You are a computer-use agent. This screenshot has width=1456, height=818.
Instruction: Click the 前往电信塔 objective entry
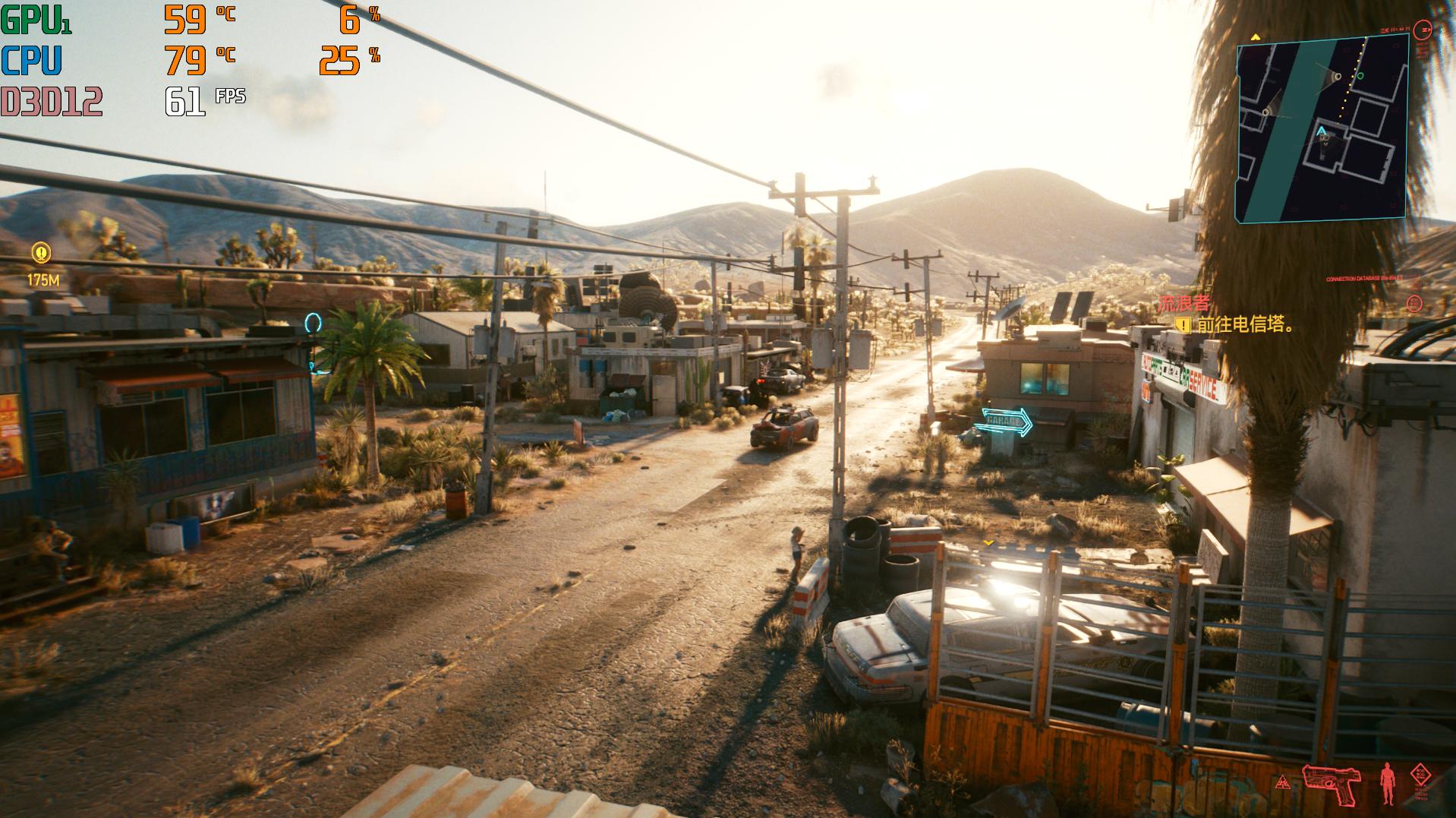tap(1243, 325)
